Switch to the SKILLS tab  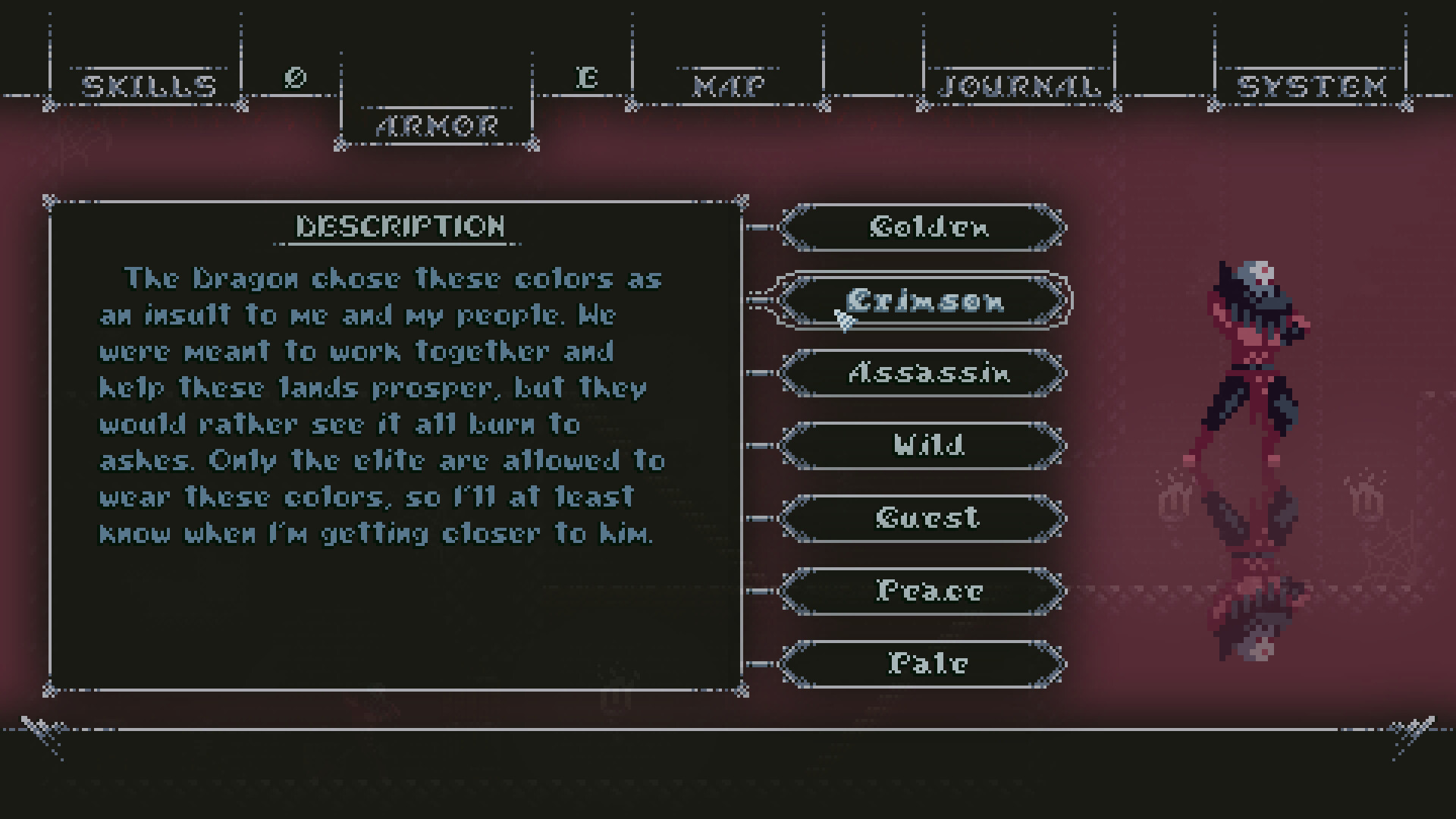coord(149,83)
